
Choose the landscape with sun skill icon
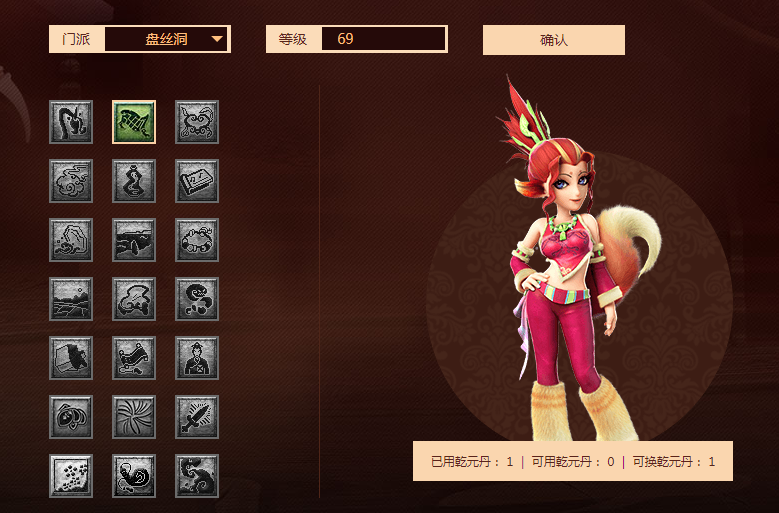pyautogui.click(x=71, y=299)
